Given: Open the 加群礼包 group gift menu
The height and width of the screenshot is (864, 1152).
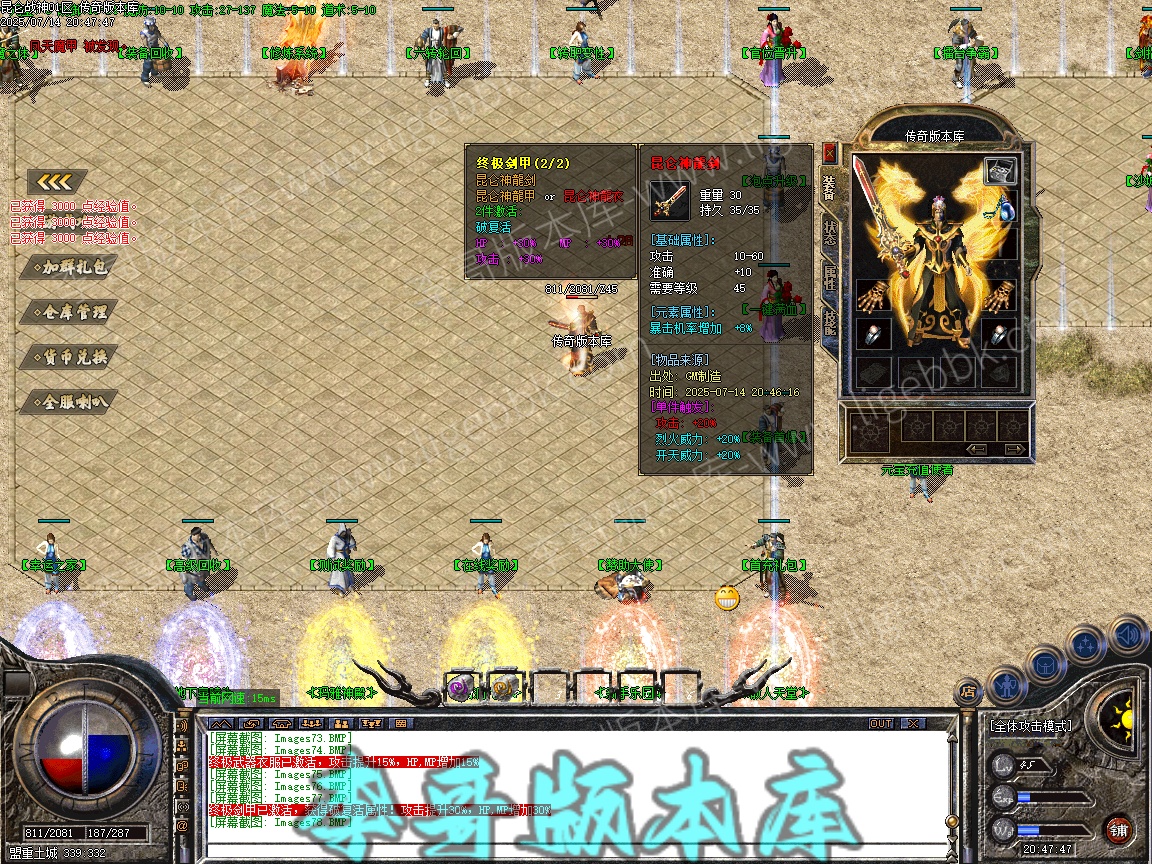Looking at the screenshot, I should point(68,267).
